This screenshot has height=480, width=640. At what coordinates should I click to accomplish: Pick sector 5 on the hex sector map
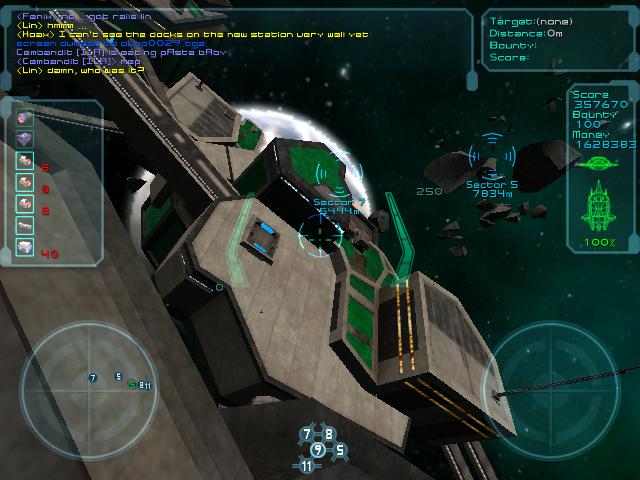point(339,450)
